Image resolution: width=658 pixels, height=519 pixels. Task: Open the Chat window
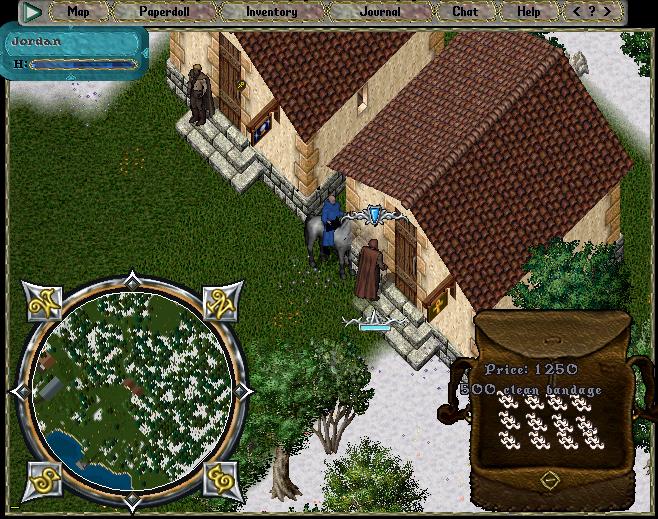(x=465, y=12)
